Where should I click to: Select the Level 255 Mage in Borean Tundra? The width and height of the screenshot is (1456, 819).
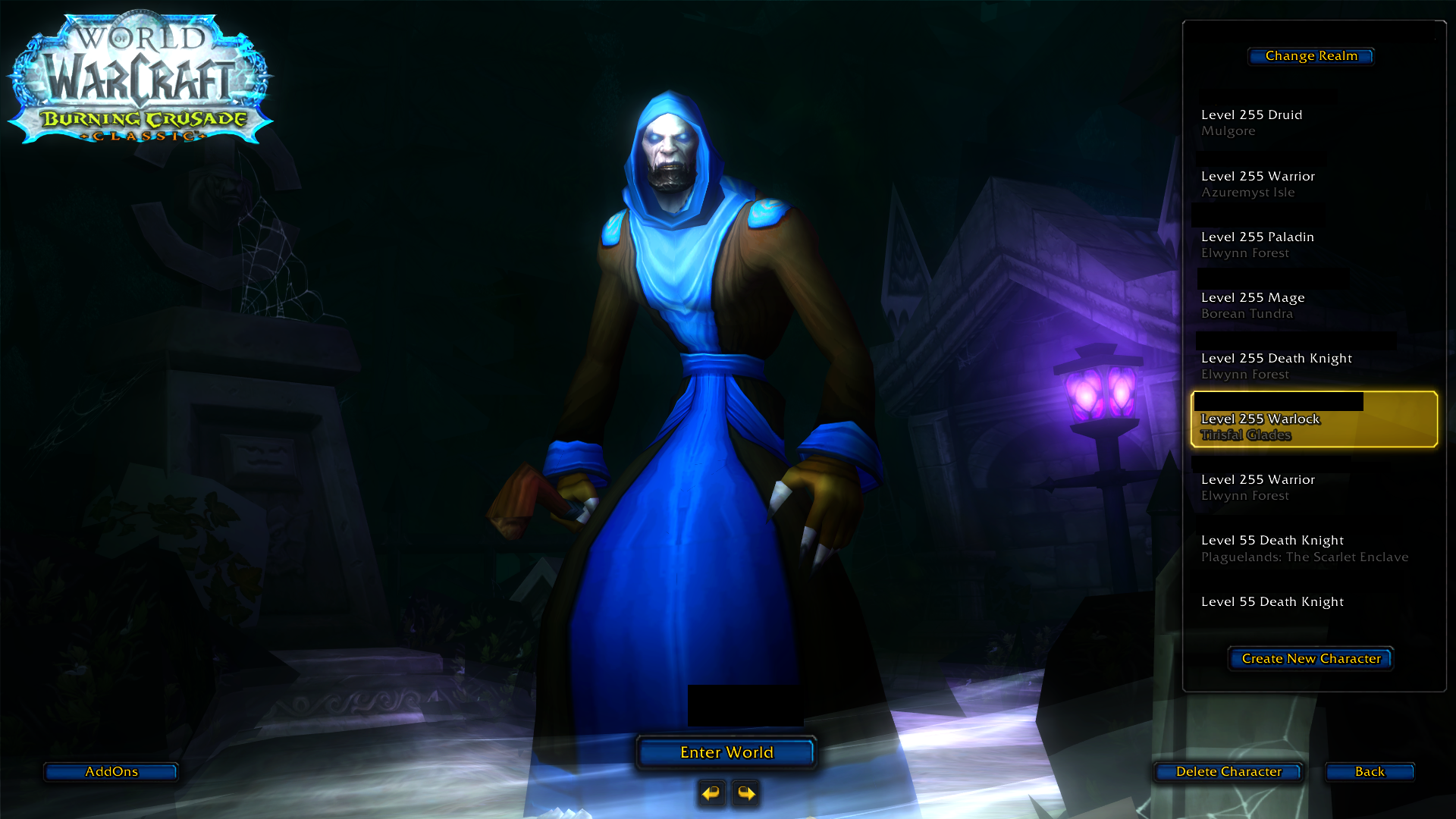(x=1304, y=304)
